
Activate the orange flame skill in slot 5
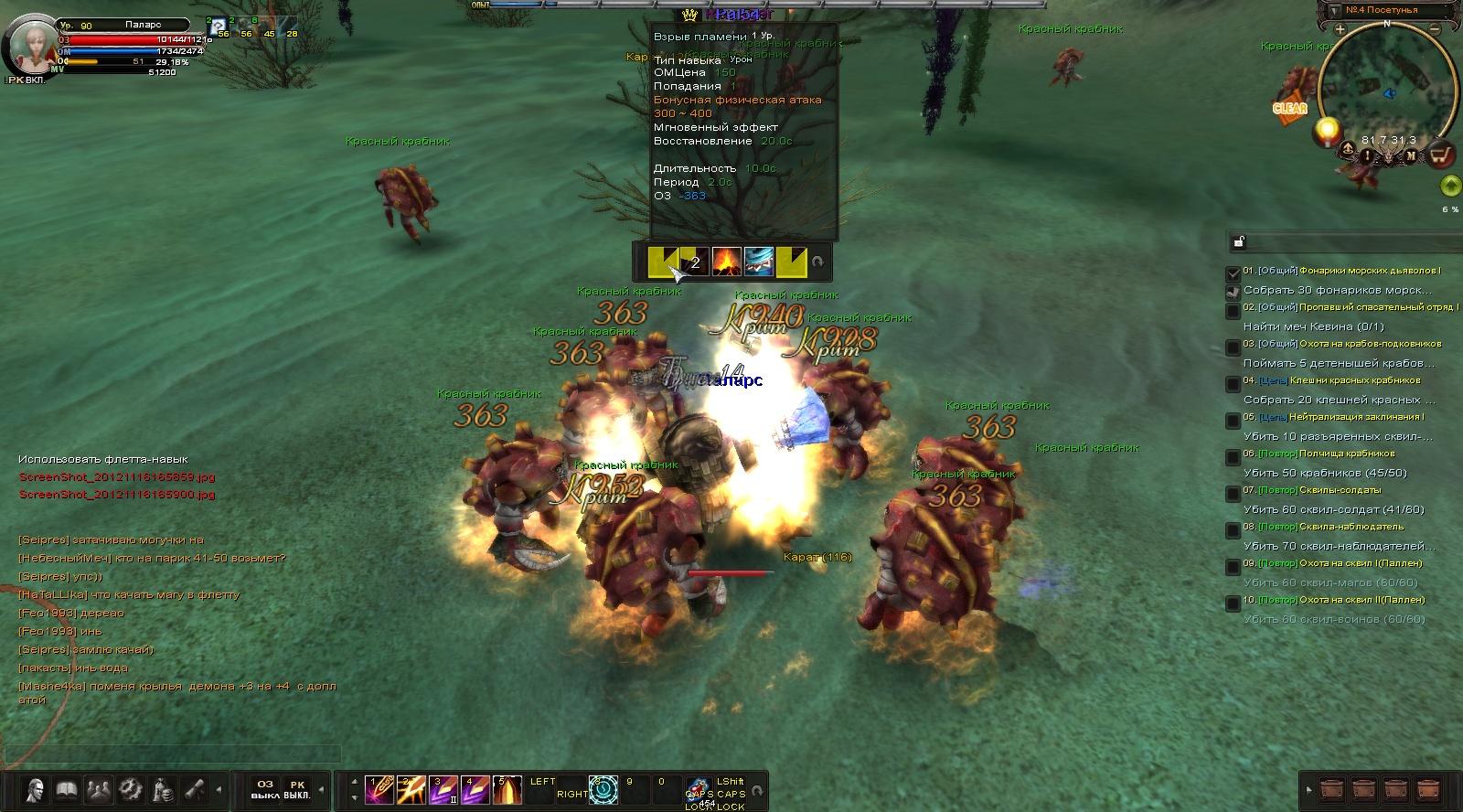[x=506, y=789]
